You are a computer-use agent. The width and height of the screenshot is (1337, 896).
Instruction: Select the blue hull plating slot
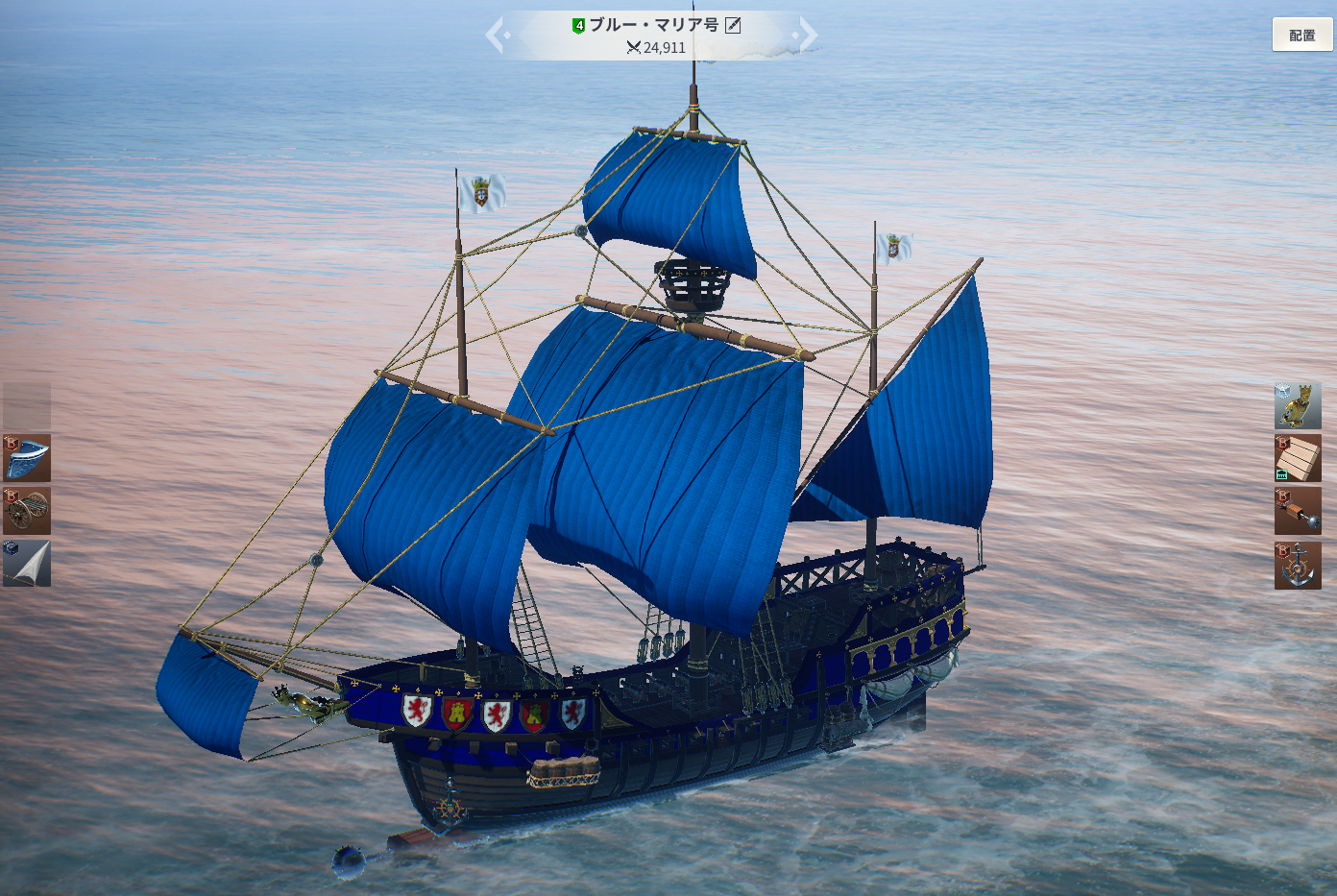pos(27,458)
